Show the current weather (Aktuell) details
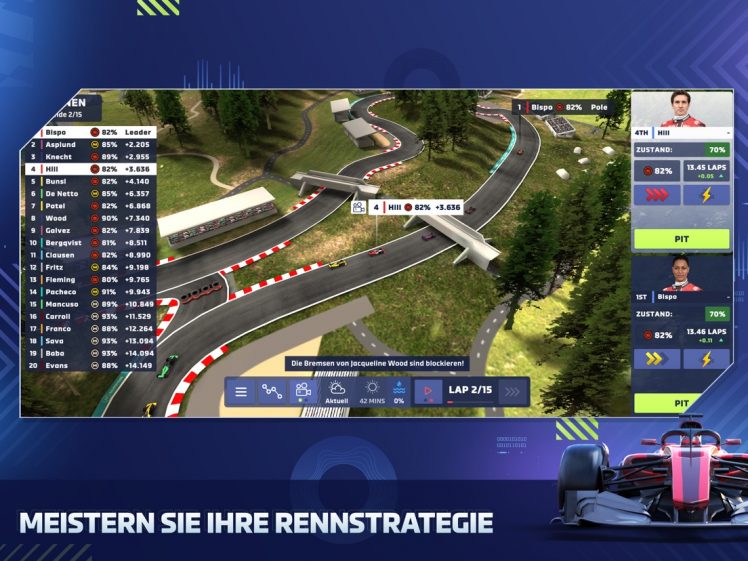748x561 pixels. pyautogui.click(x=337, y=391)
